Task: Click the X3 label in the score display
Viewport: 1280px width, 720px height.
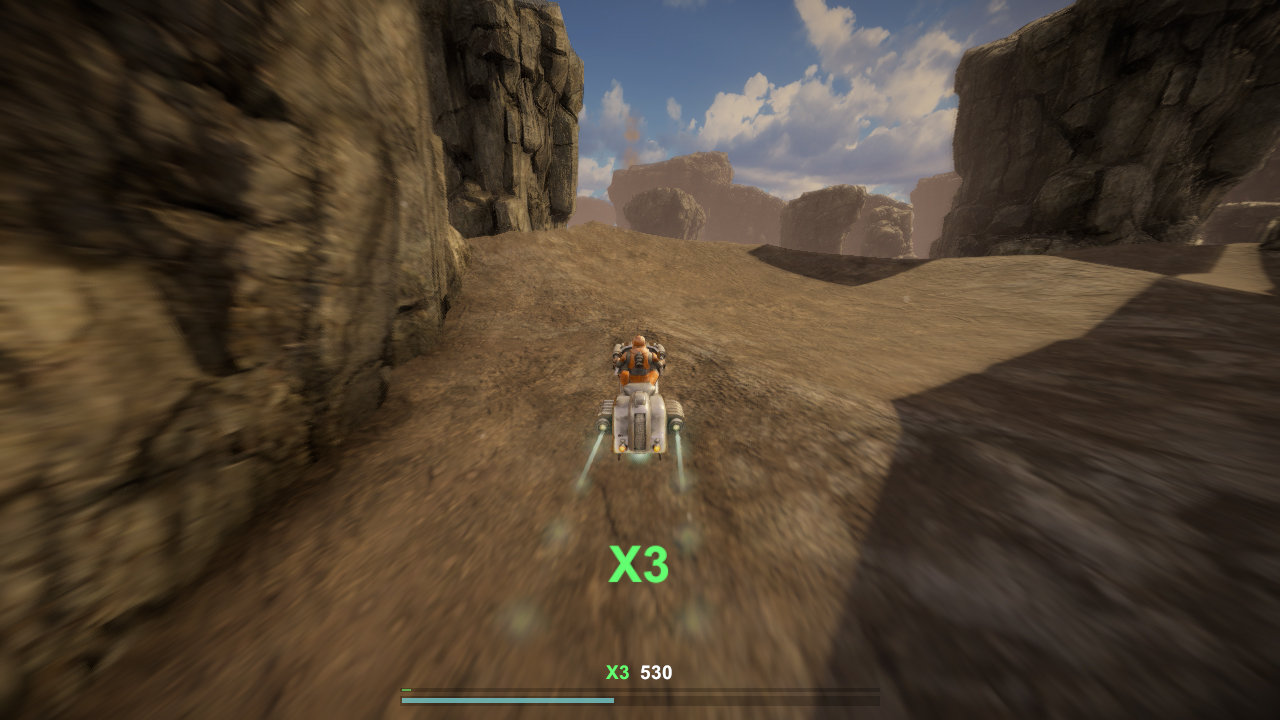Action: point(617,673)
